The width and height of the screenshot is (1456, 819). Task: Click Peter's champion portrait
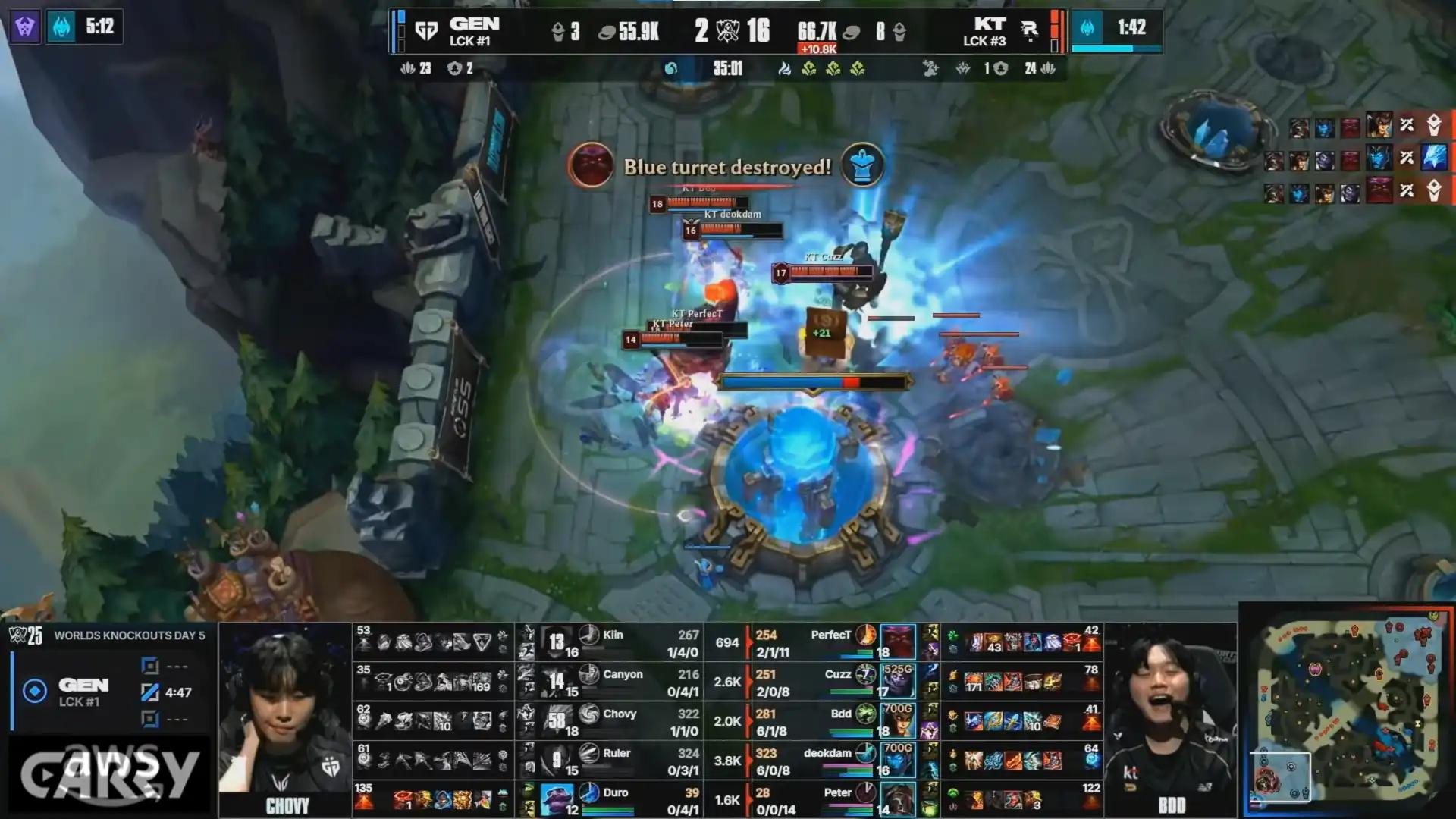(x=897, y=800)
